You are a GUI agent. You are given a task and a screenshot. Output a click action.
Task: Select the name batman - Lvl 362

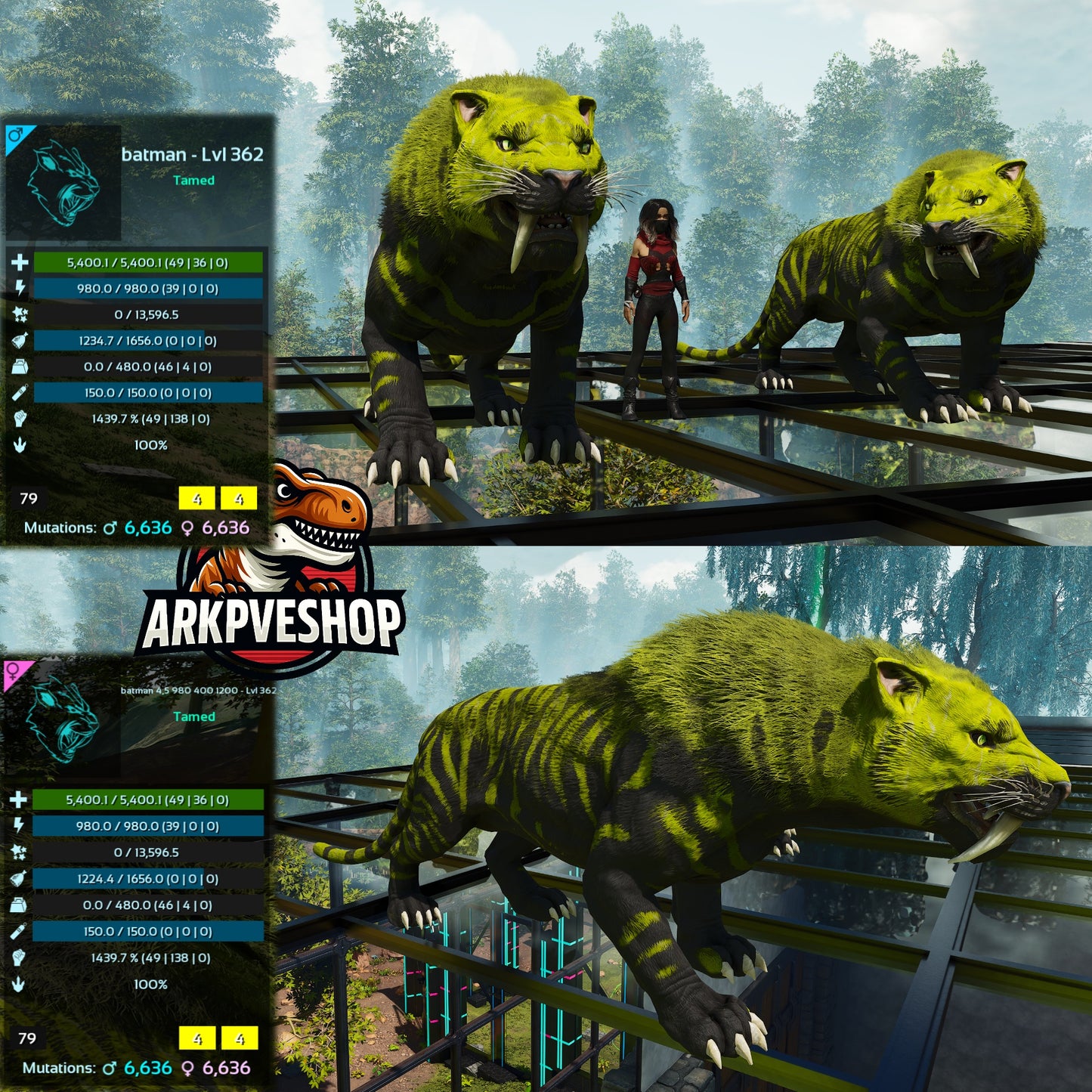tap(190, 153)
